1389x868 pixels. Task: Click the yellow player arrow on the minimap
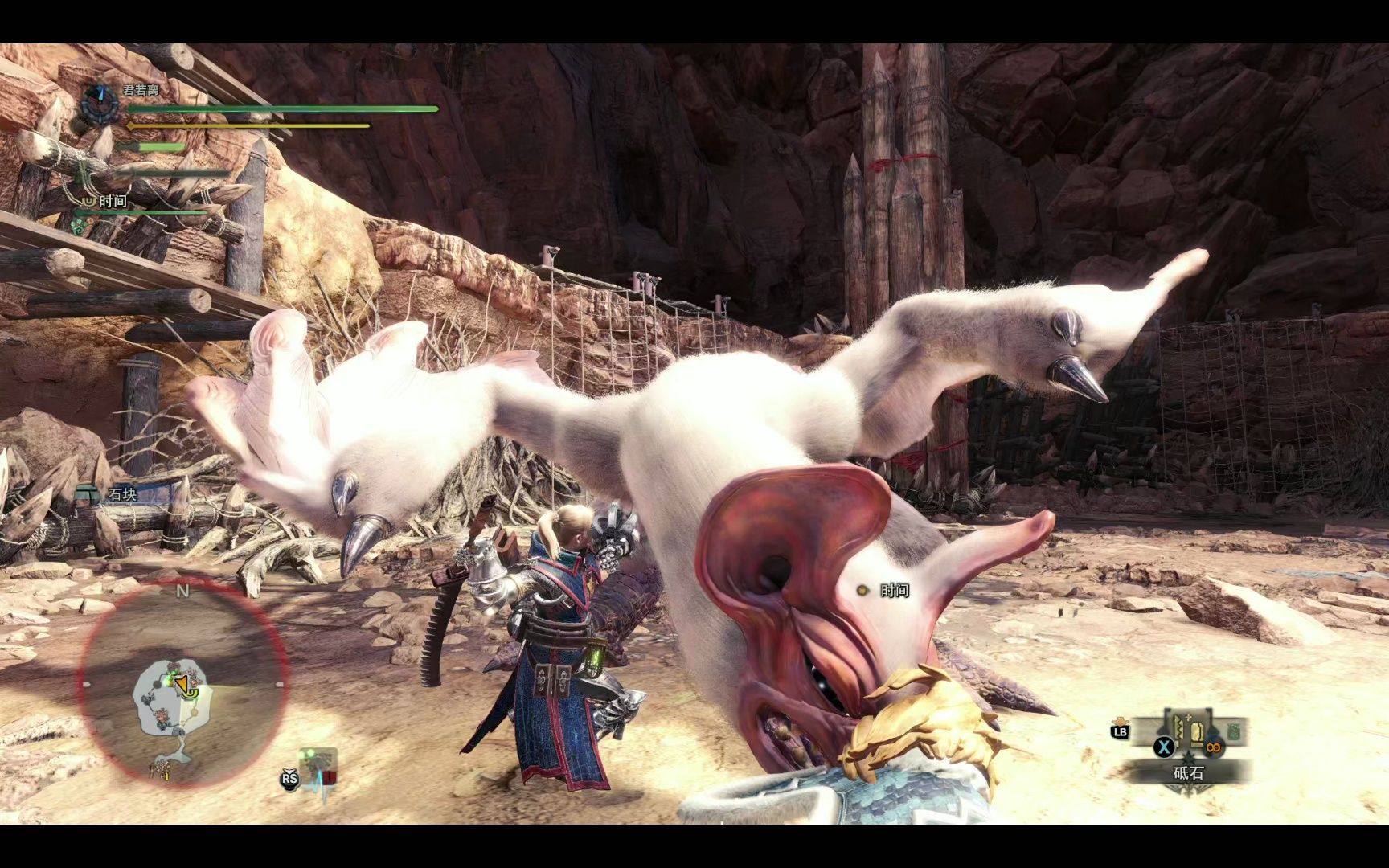click(x=186, y=685)
